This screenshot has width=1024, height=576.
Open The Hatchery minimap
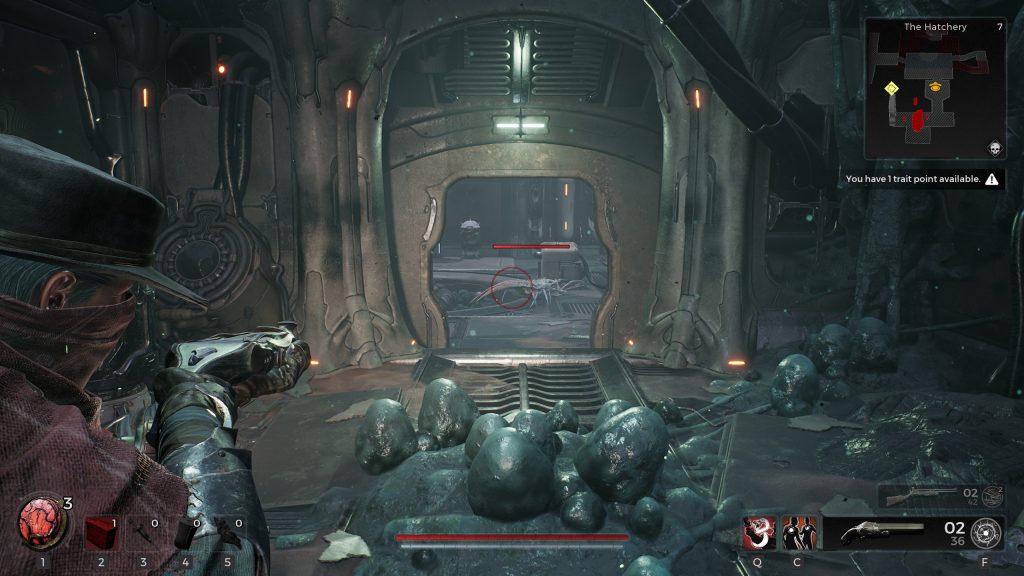click(934, 88)
